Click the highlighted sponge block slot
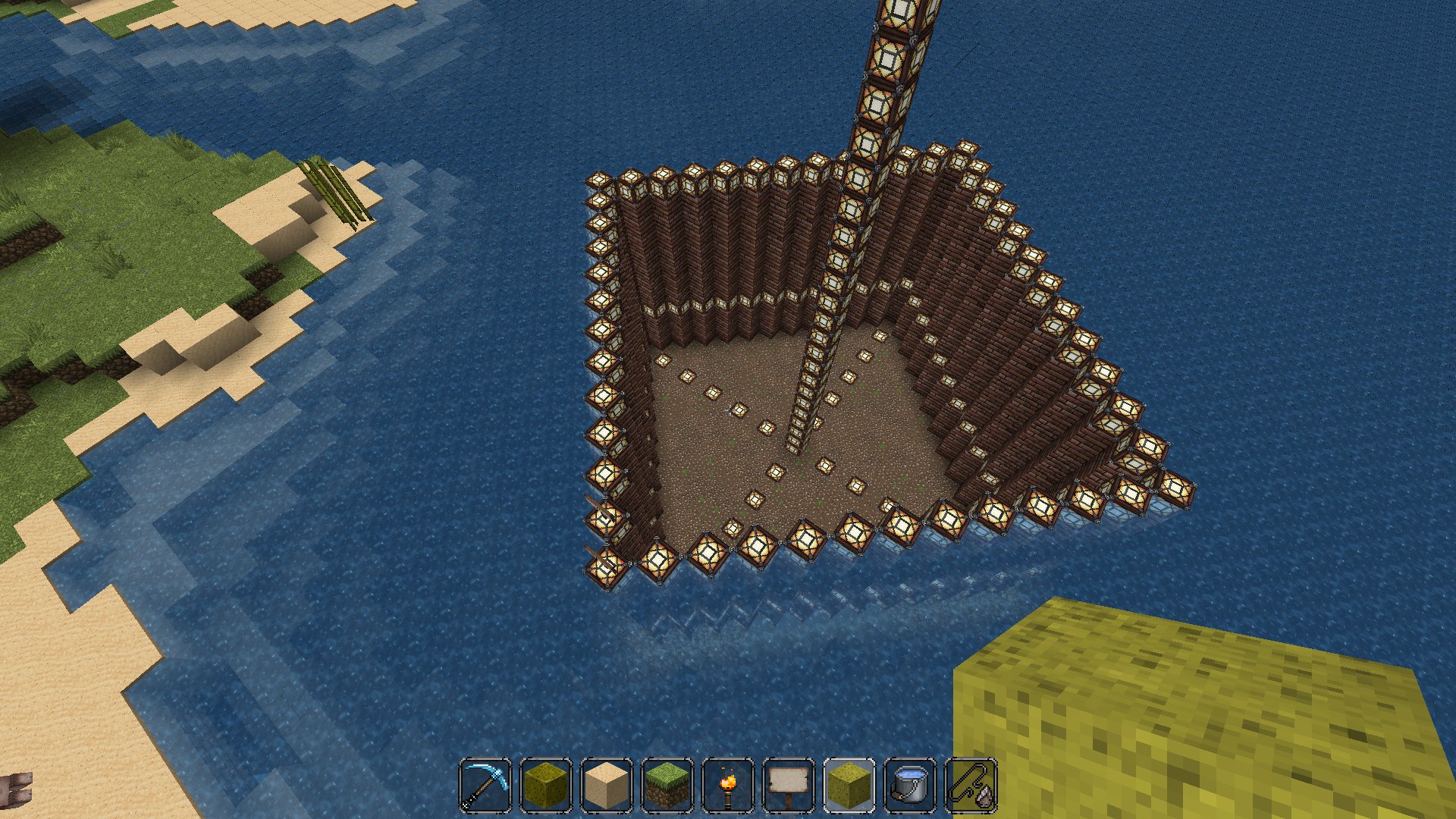Screen dimensions: 1456x819 (849, 785)
